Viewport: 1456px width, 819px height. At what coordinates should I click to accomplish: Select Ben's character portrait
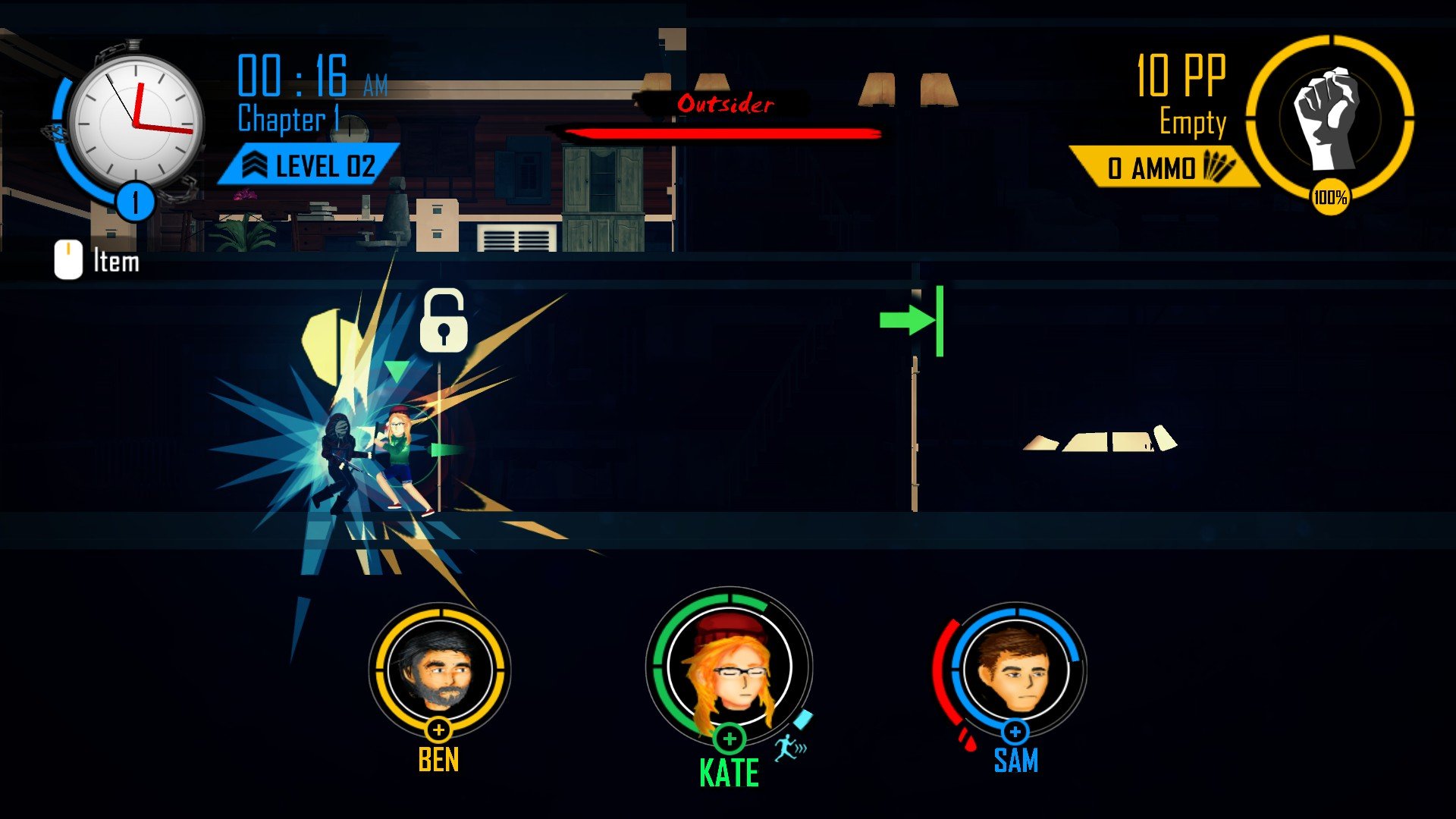point(439,670)
